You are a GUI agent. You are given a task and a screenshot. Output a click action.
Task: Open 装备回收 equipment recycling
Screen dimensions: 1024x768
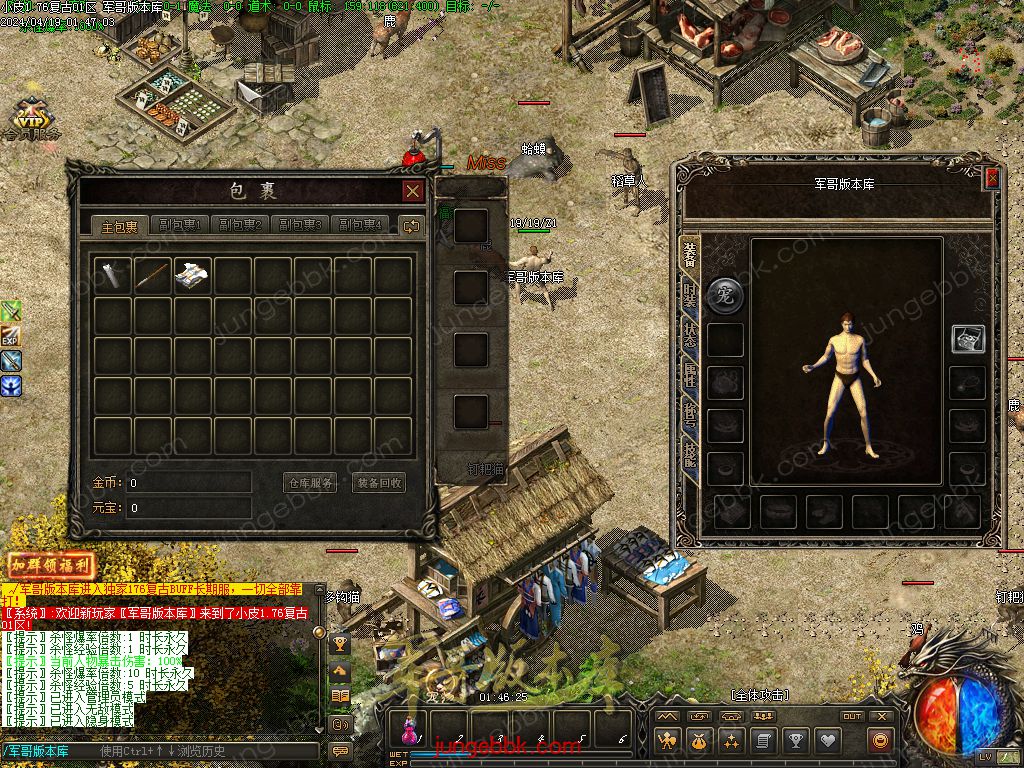pyautogui.click(x=379, y=483)
